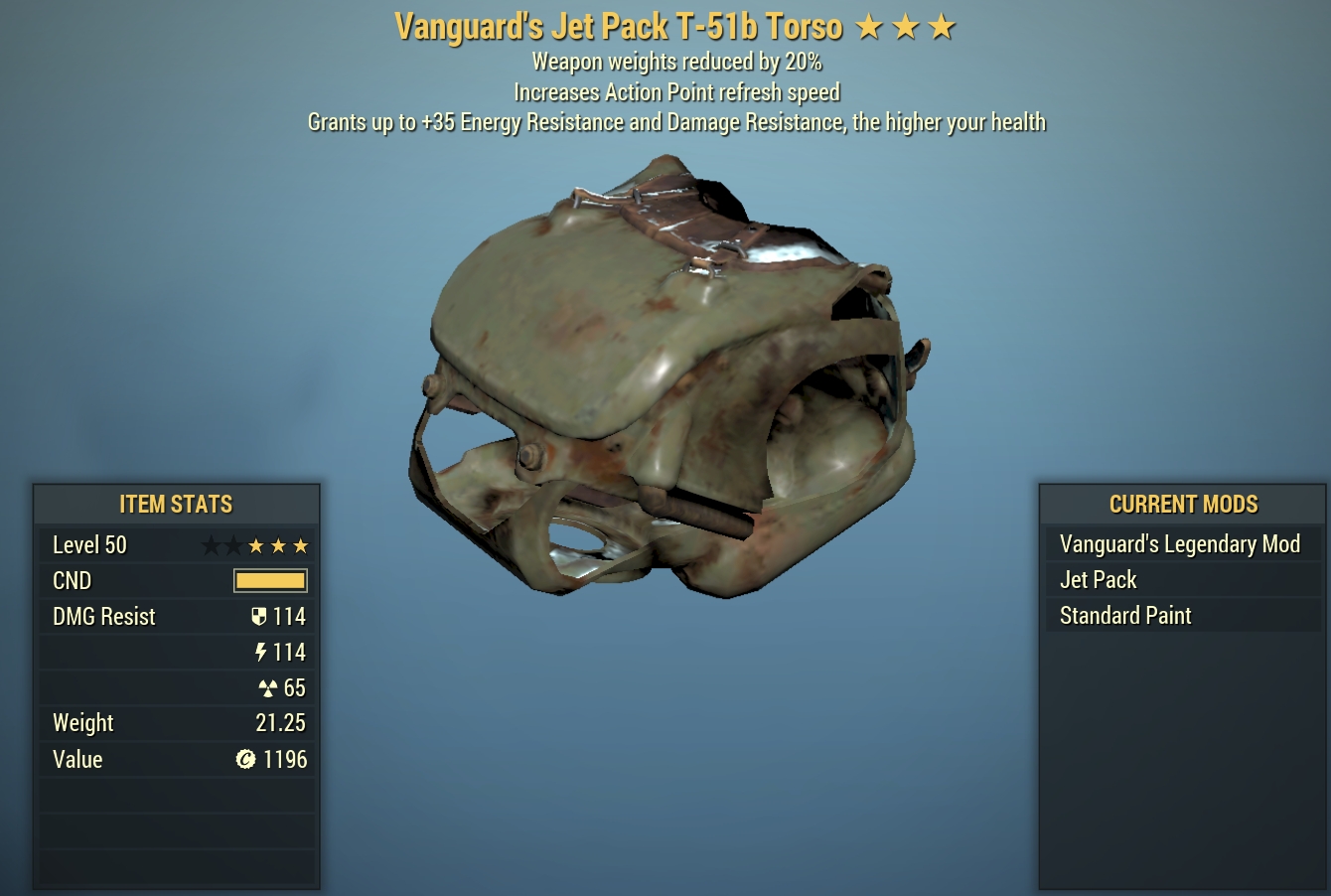1331x896 pixels.
Task: Select the lightning bolt Energy Resistance icon
Action: [261, 652]
